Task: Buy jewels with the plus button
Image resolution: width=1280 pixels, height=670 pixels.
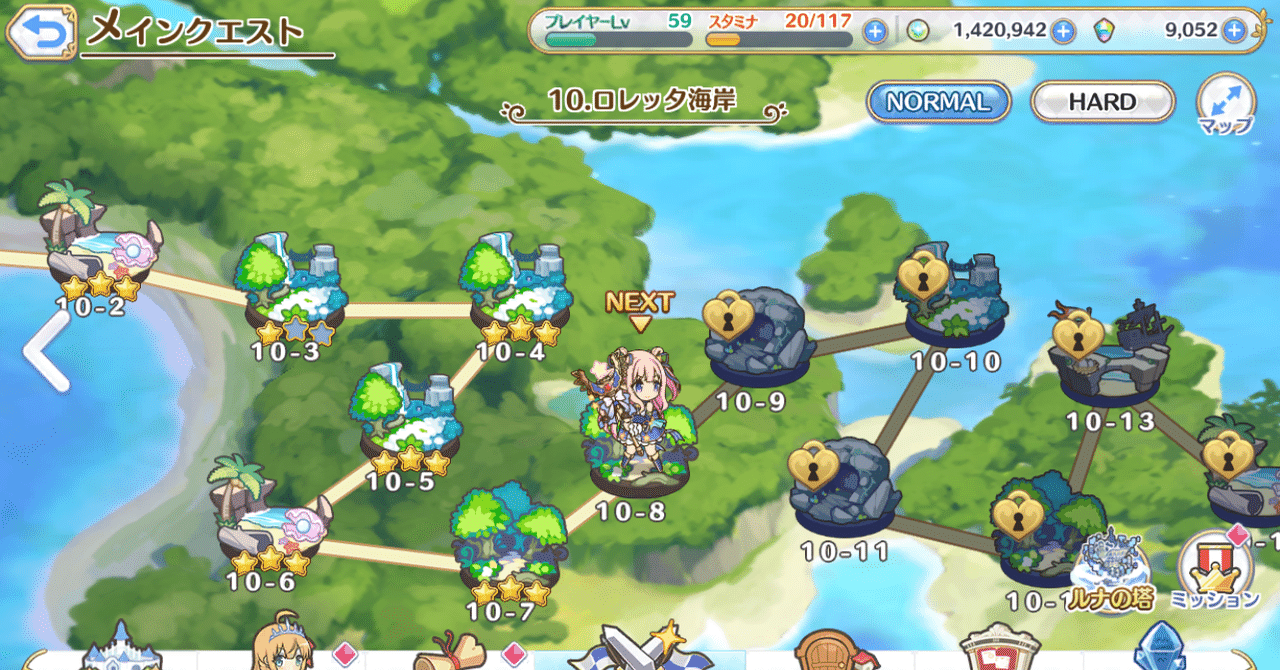Action: 1235,32
